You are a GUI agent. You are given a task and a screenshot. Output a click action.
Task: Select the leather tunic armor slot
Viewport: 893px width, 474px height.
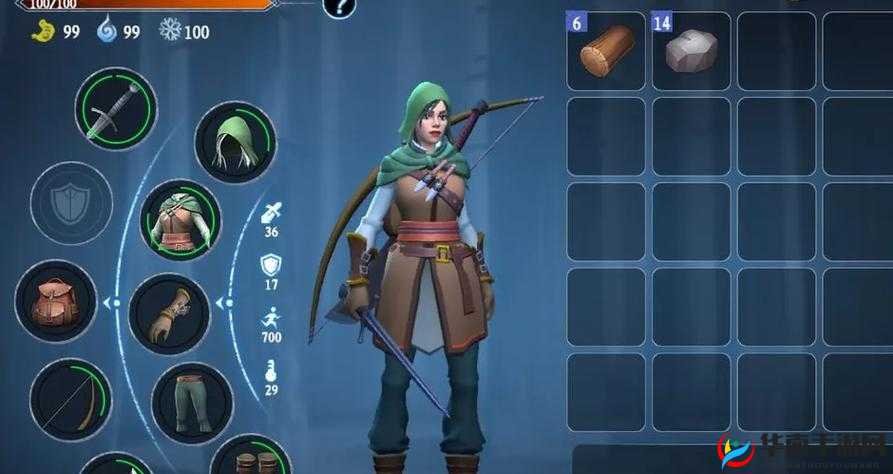(180, 220)
